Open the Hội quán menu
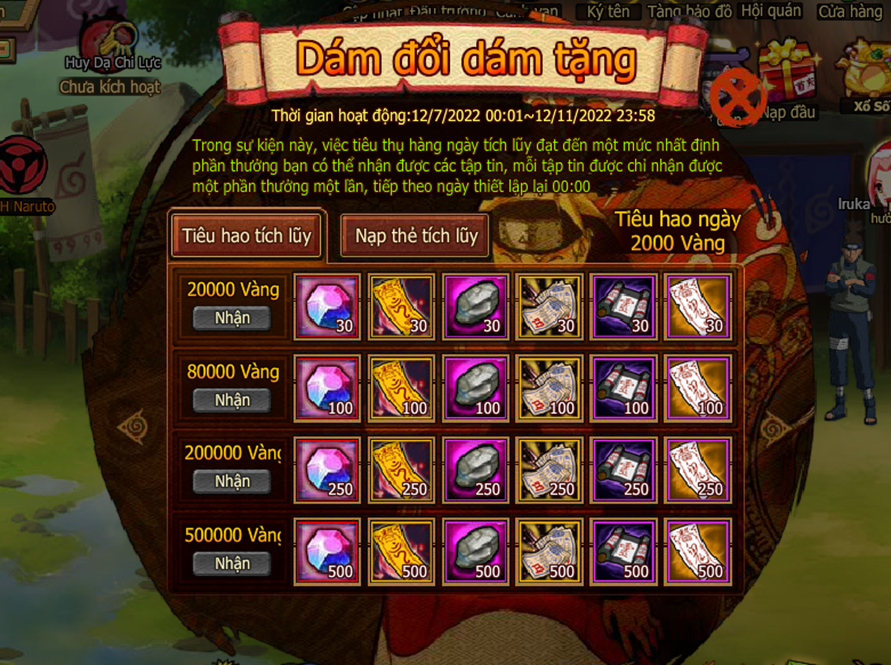Screen dimensions: 891x665 pyautogui.click(x=772, y=11)
